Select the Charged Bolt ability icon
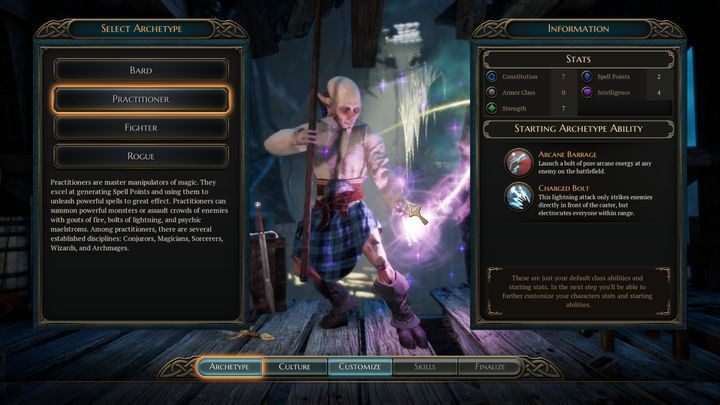This screenshot has width=720, height=405. tap(519, 195)
